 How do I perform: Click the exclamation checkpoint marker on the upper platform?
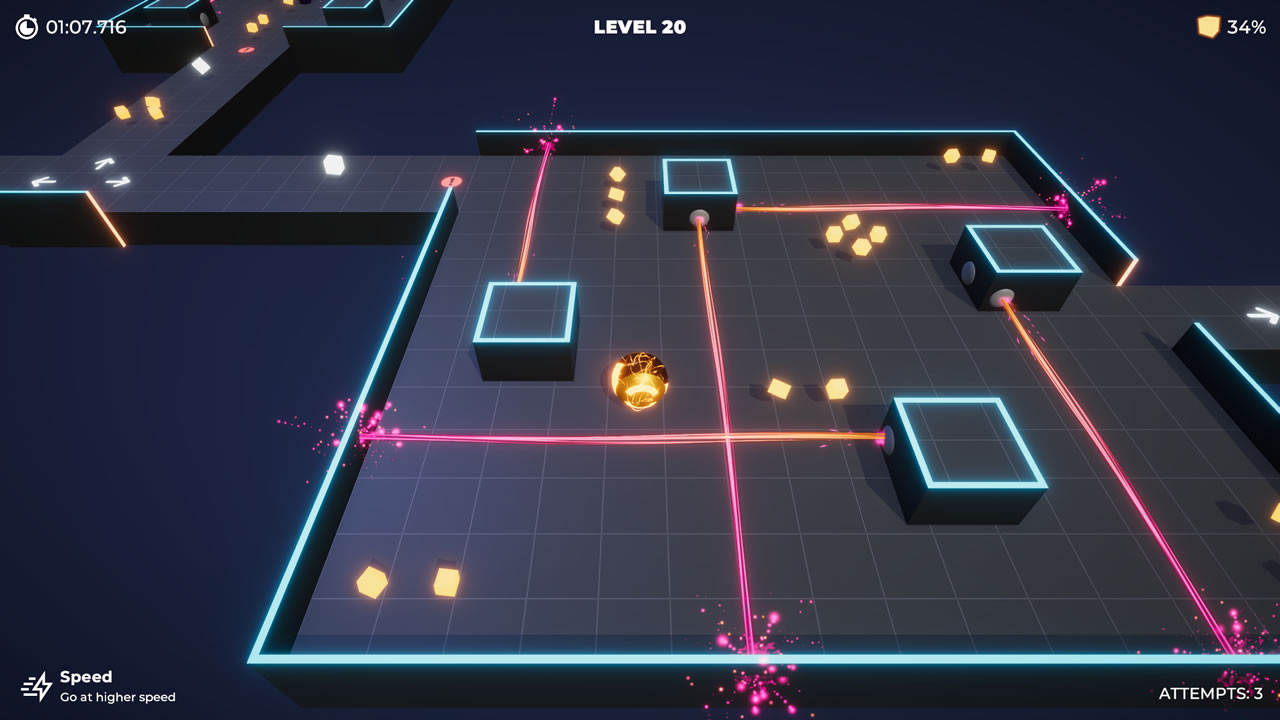[x=451, y=183]
